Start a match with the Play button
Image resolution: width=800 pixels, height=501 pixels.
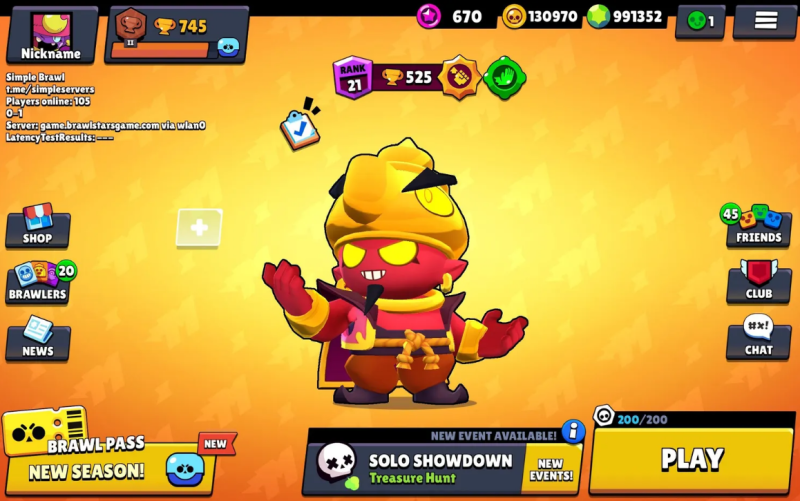tap(691, 459)
